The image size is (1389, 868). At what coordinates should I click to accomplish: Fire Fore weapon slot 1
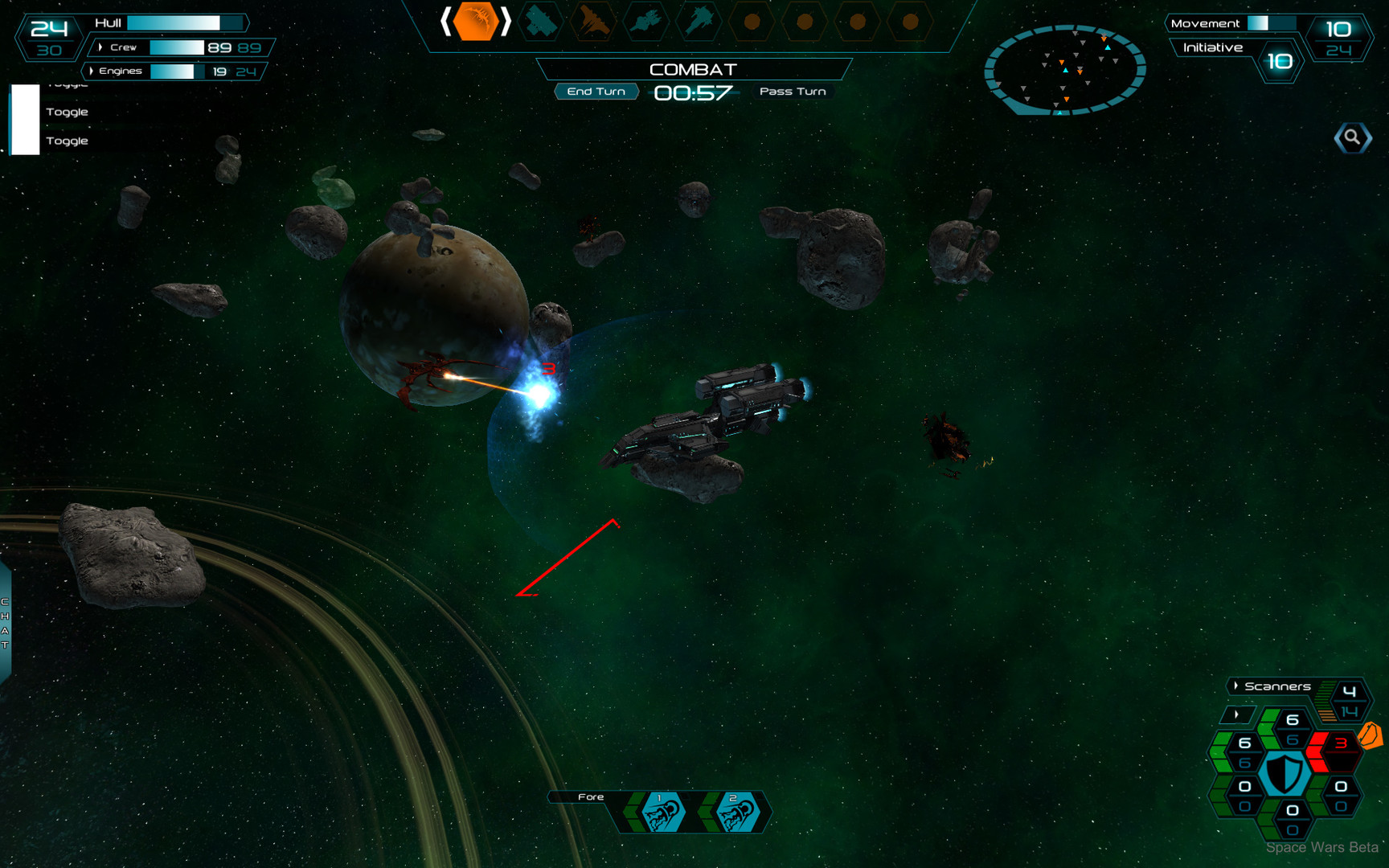click(662, 813)
